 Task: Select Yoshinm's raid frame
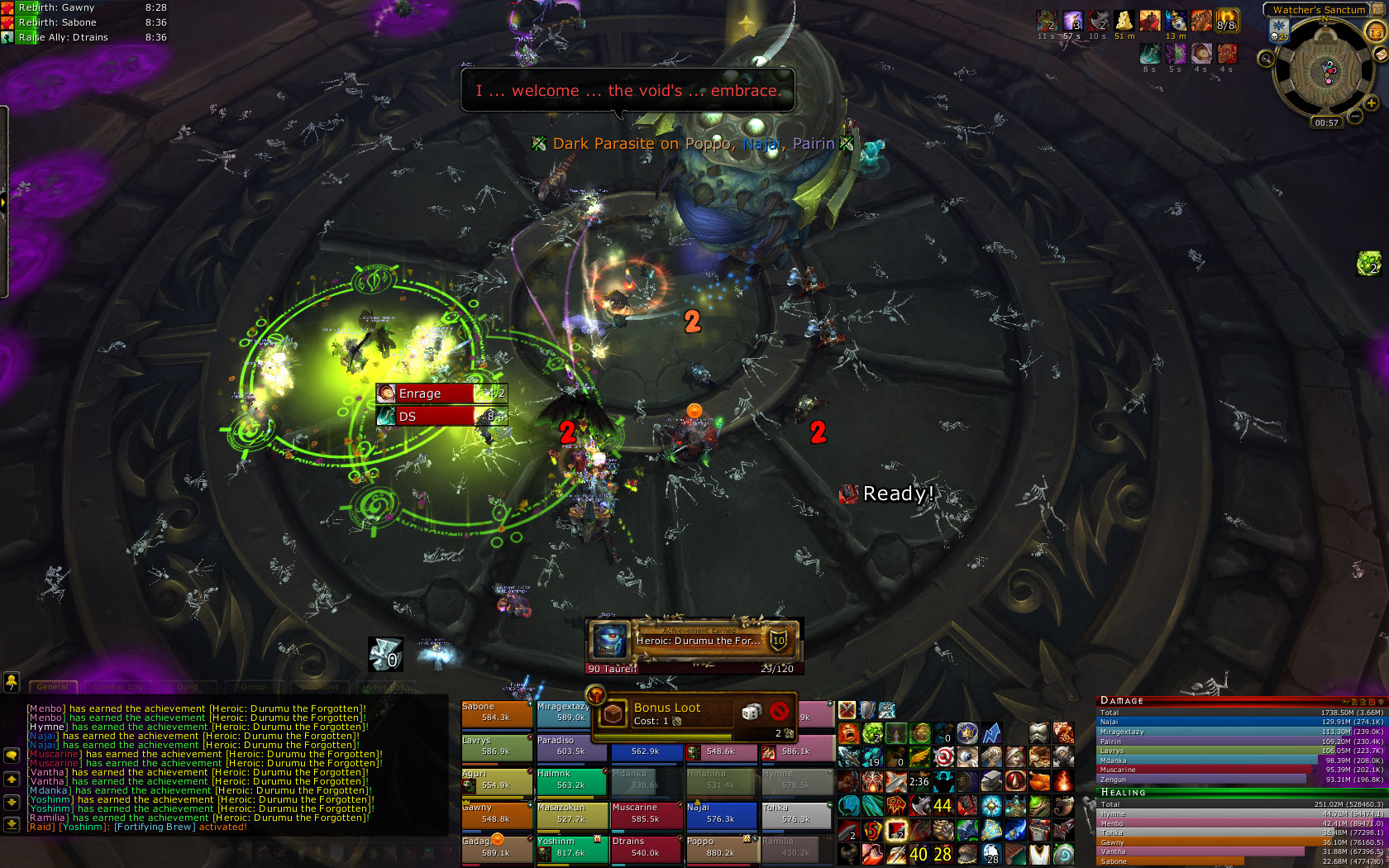[x=570, y=849]
